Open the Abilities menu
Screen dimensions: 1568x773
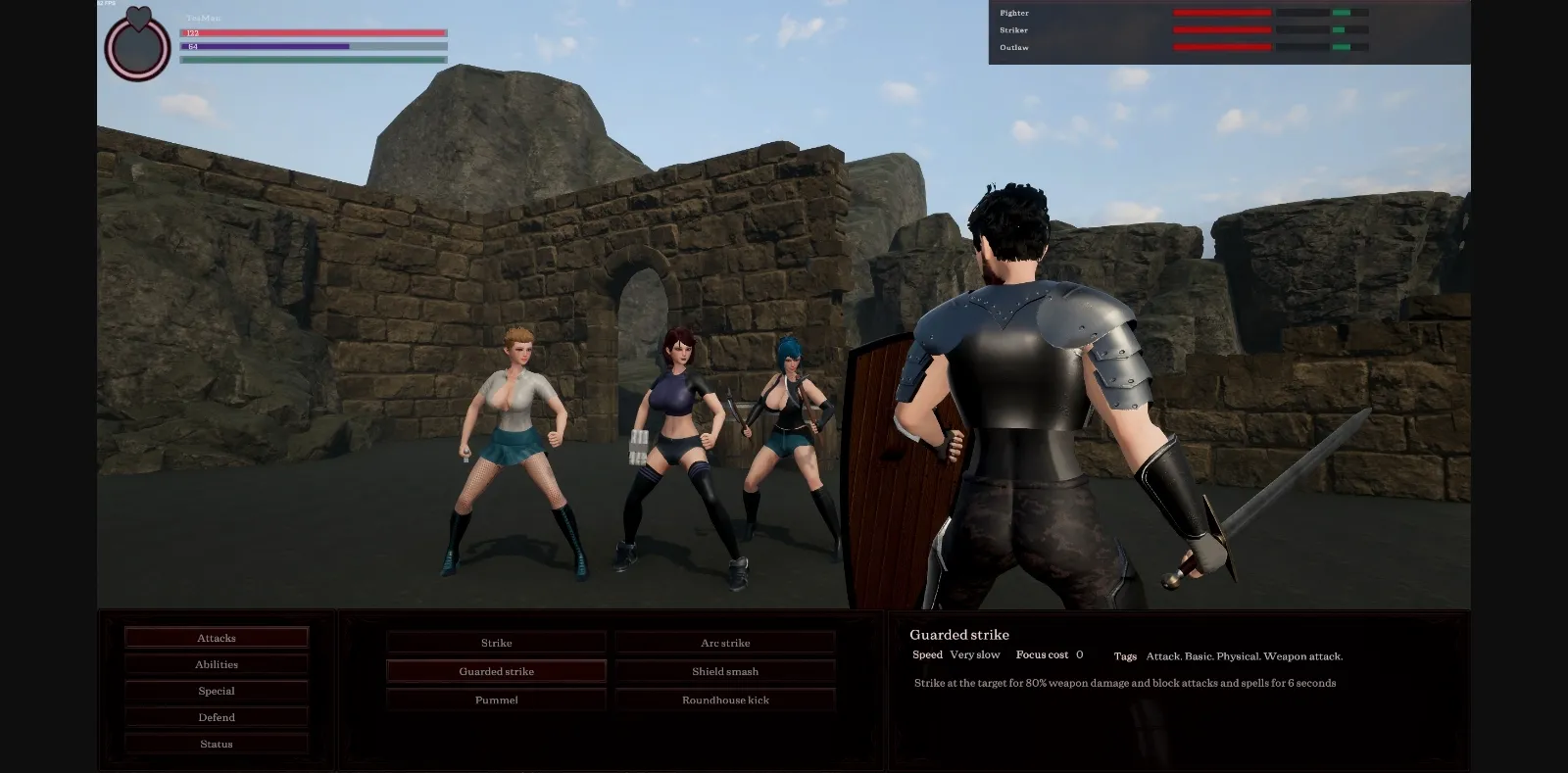[216, 663]
